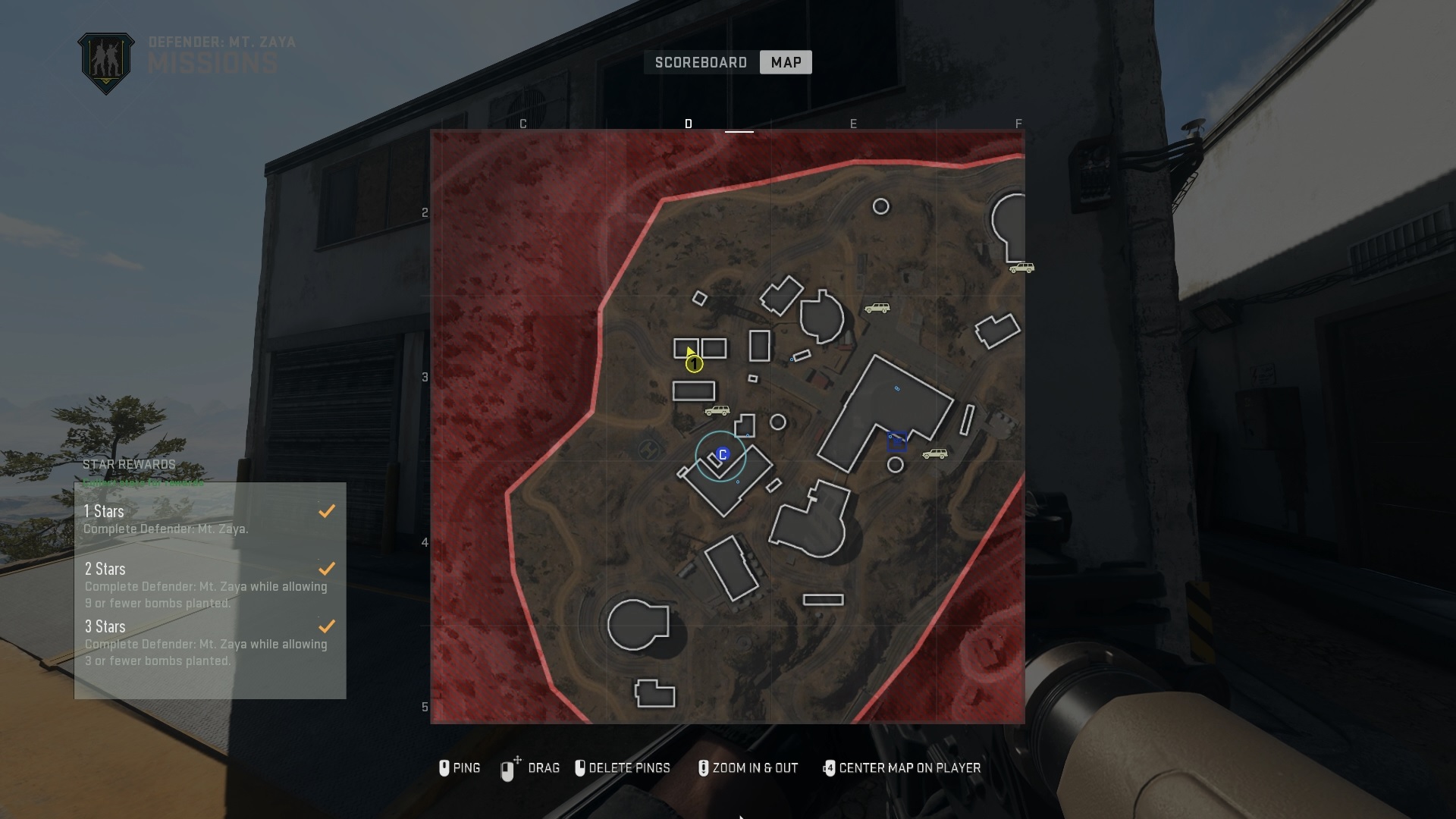1456x819 pixels.
Task: Switch to the SCOREBOARD tab
Action: click(x=700, y=62)
